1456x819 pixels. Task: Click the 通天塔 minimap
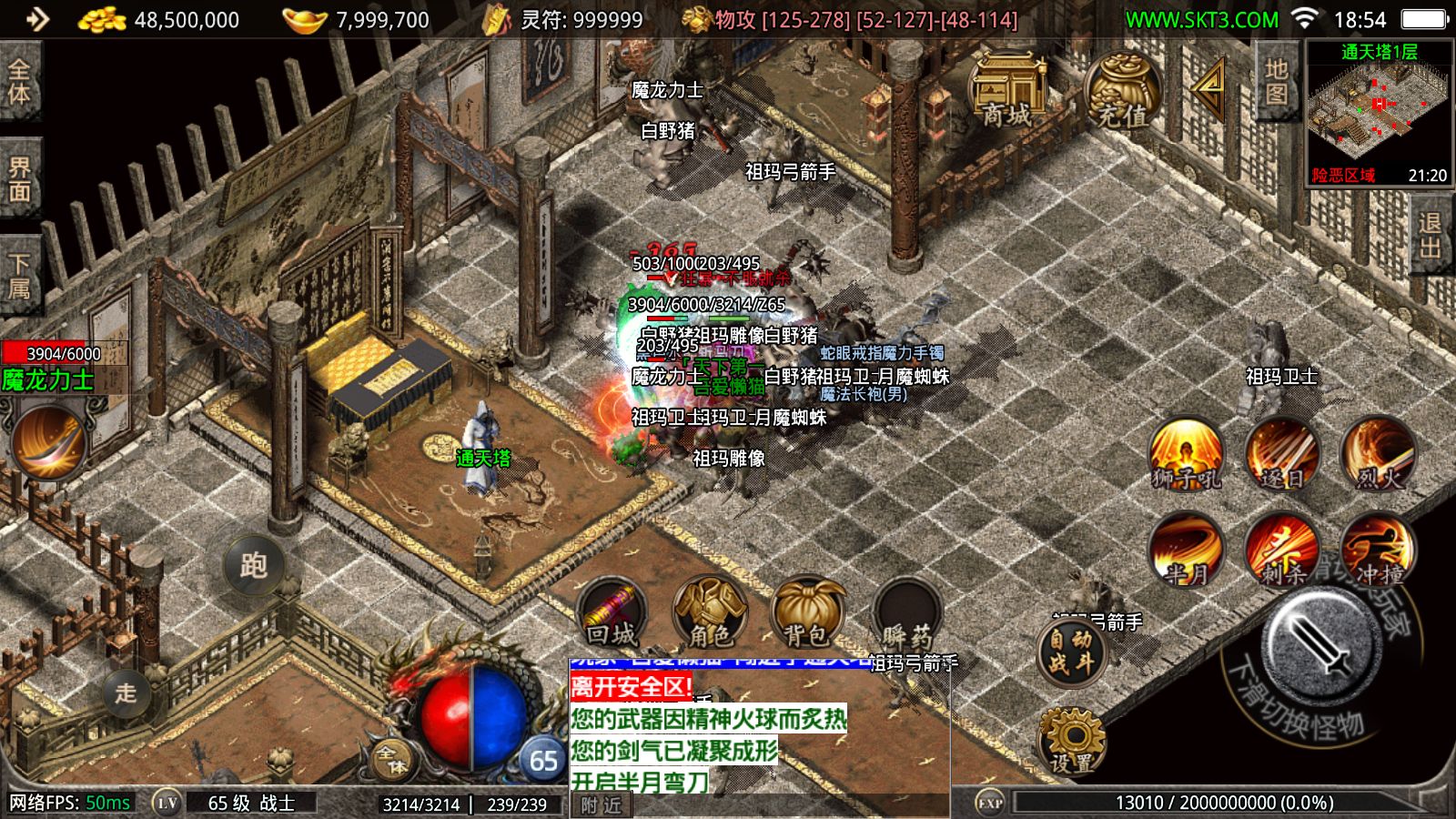[1380, 114]
